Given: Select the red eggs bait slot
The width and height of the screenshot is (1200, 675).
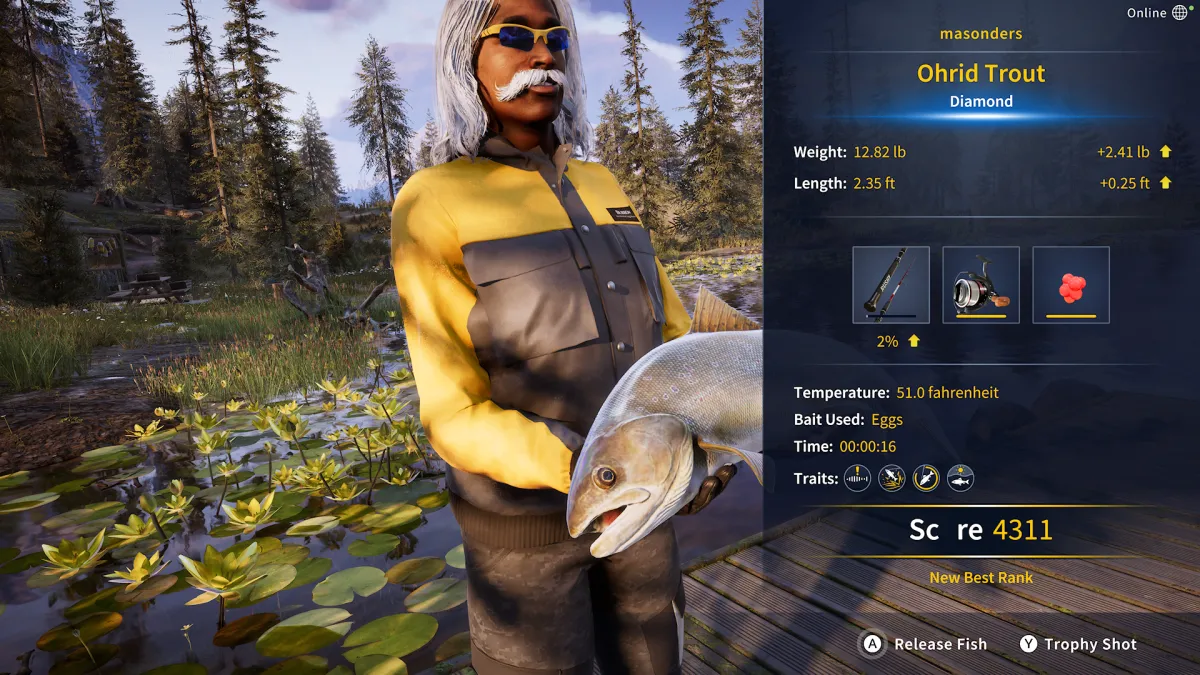Looking at the screenshot, I should click(1071, 285).
